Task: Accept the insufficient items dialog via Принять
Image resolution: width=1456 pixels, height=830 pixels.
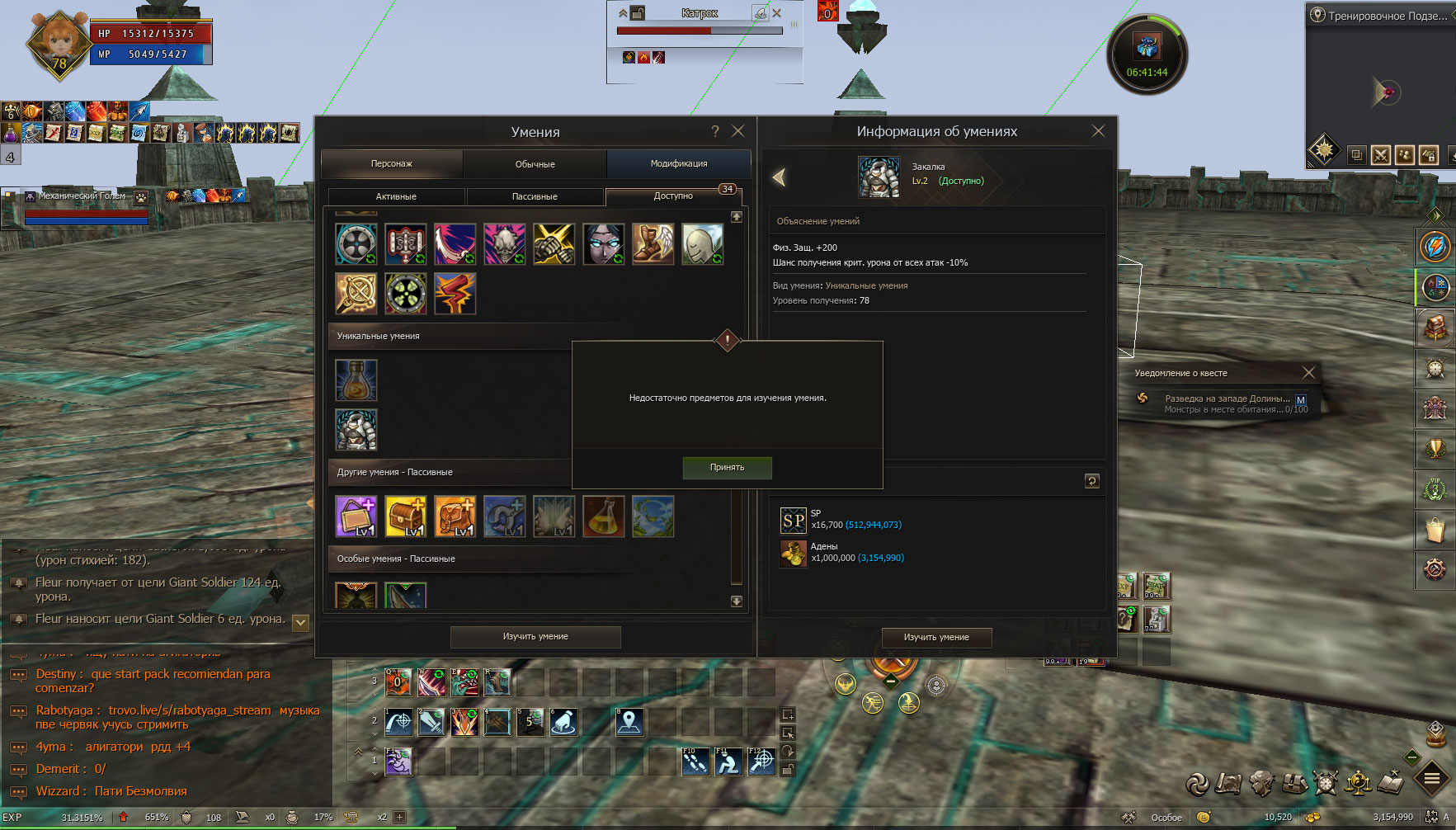Action: coord(727,468)
